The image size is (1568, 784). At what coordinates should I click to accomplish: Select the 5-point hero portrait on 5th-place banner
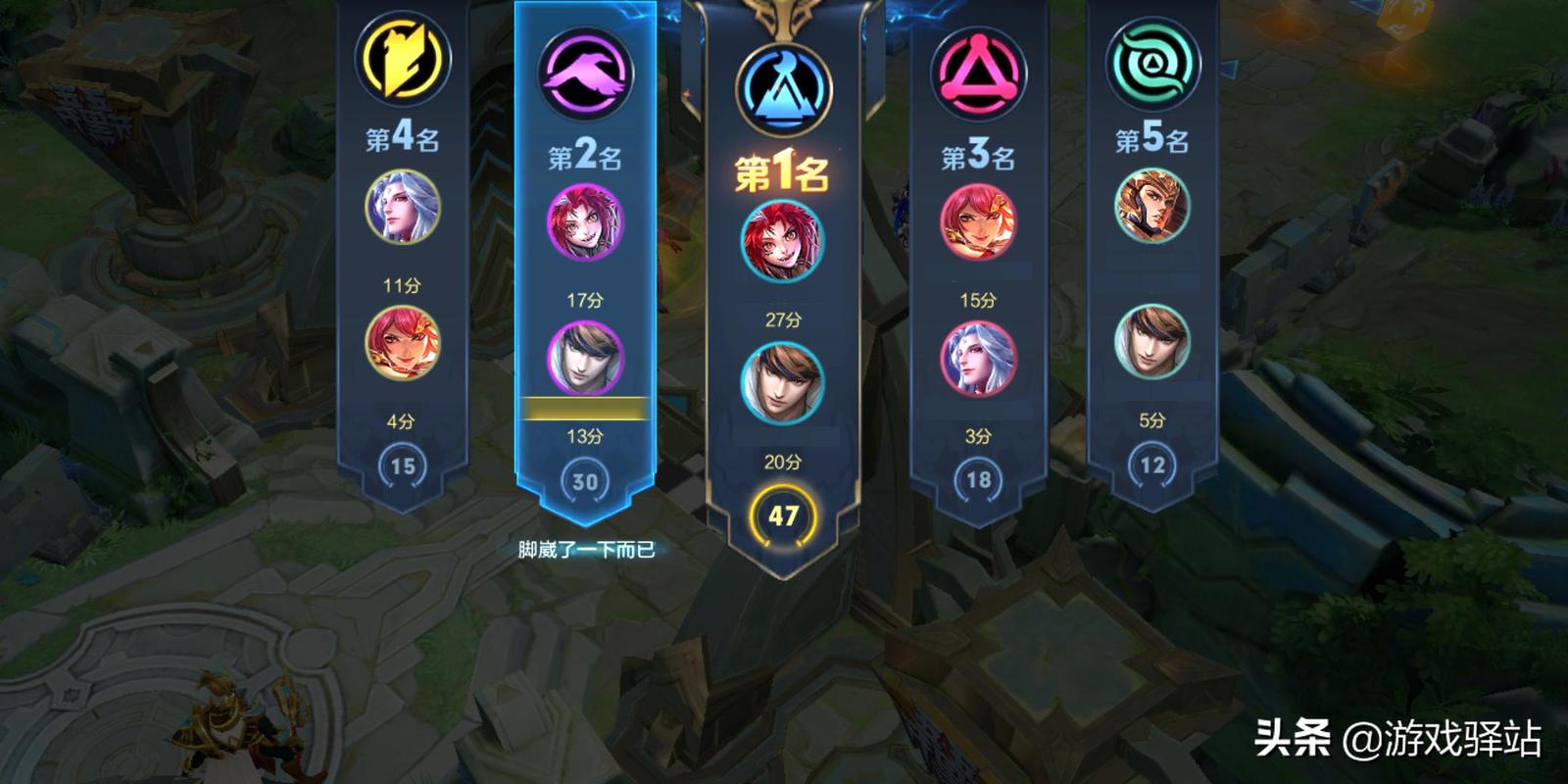click(1152, 343)
